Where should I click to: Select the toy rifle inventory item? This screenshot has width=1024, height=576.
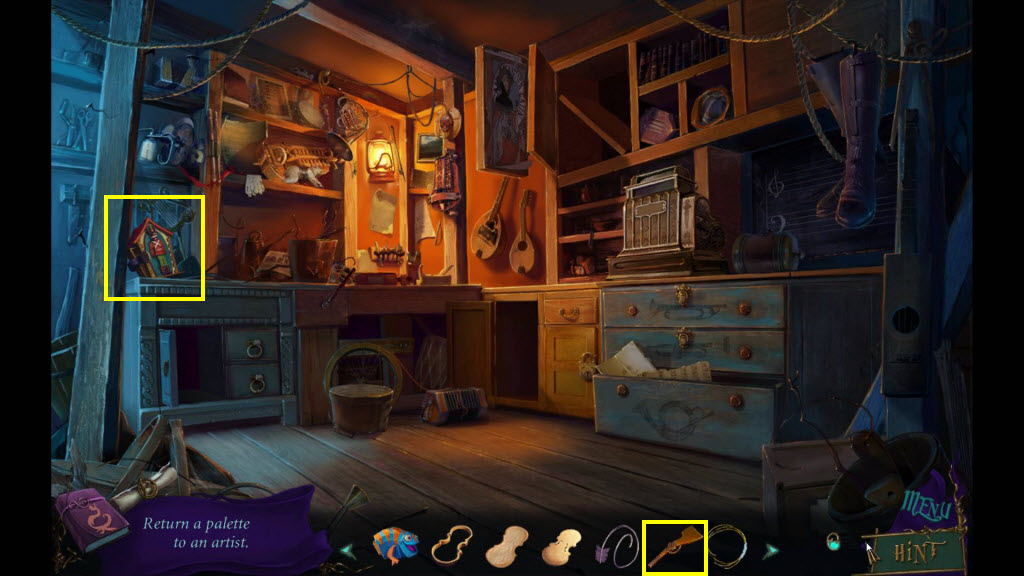(x=673, y=547)
